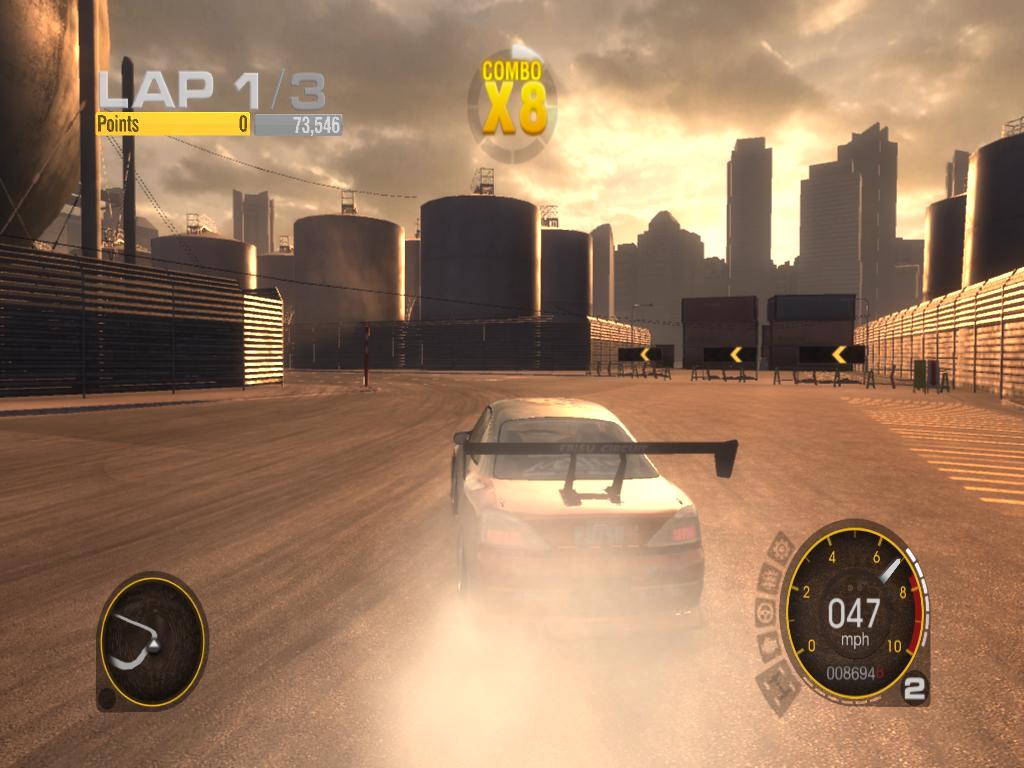Screen dimensions: 1024x768
Task: Click the circular track minimap
Action: (152, 641)
